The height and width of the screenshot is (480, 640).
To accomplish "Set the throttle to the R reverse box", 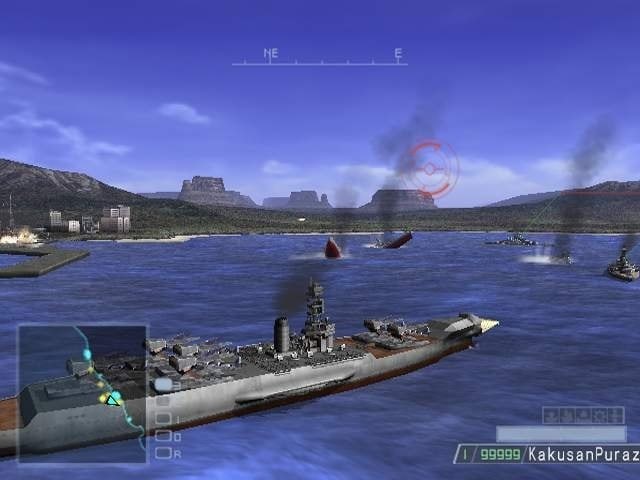I will [163, 452].
